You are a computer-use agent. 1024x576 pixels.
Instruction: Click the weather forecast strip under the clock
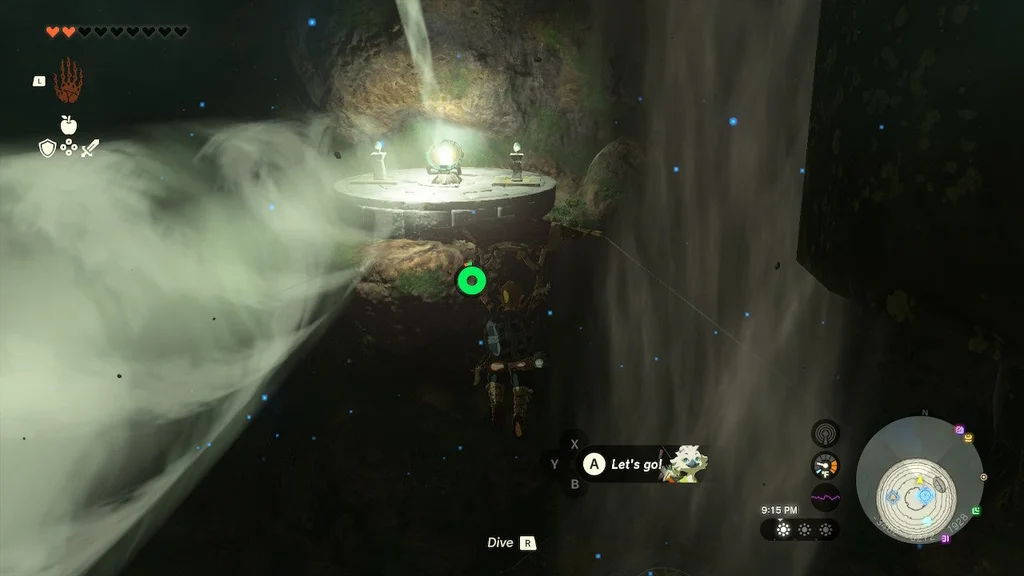point(800,529)
